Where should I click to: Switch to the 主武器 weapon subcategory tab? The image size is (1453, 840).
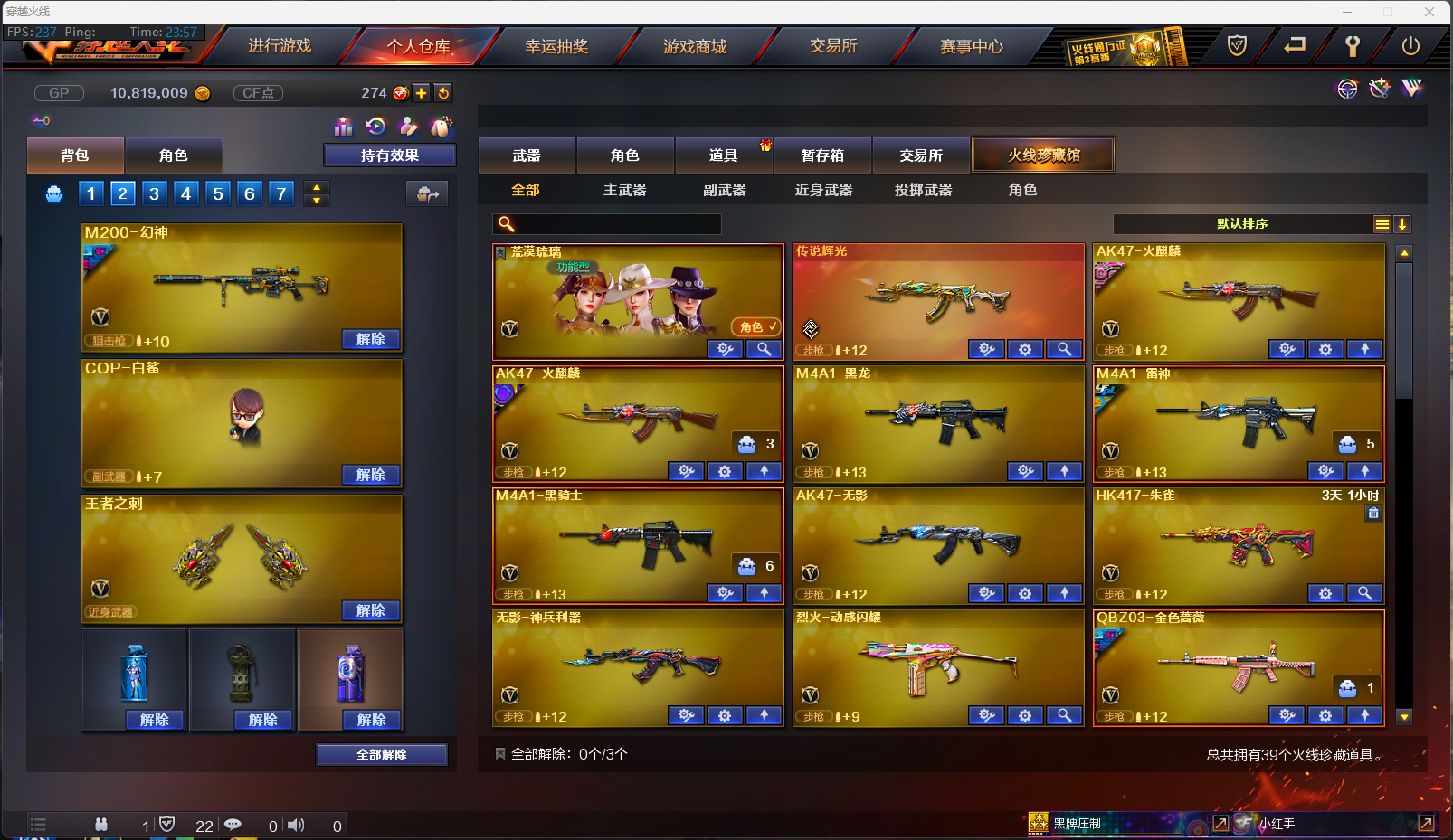(x=624, y=190)
